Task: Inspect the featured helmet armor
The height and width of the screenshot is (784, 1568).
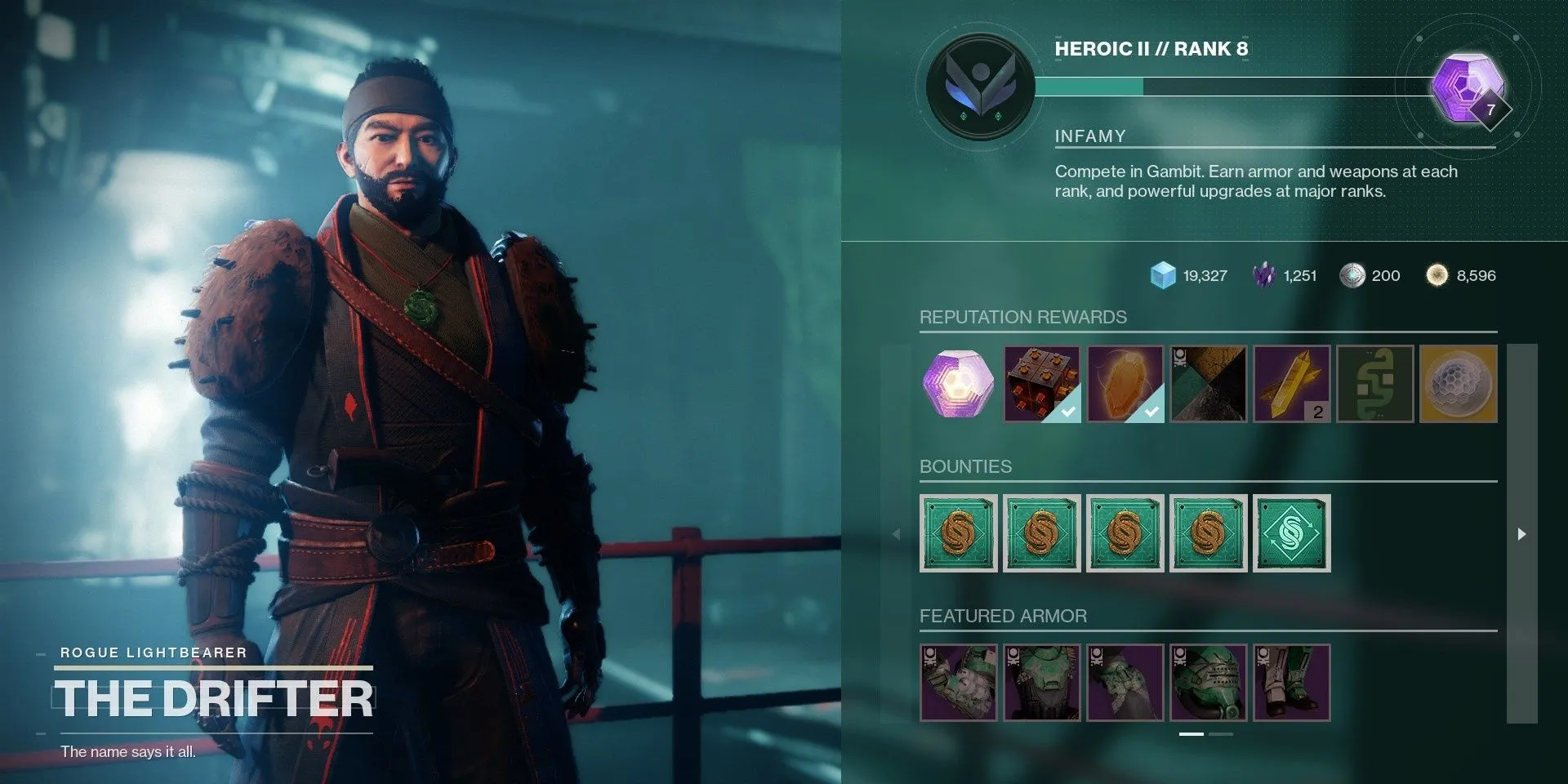Action: pos(1209,683)
